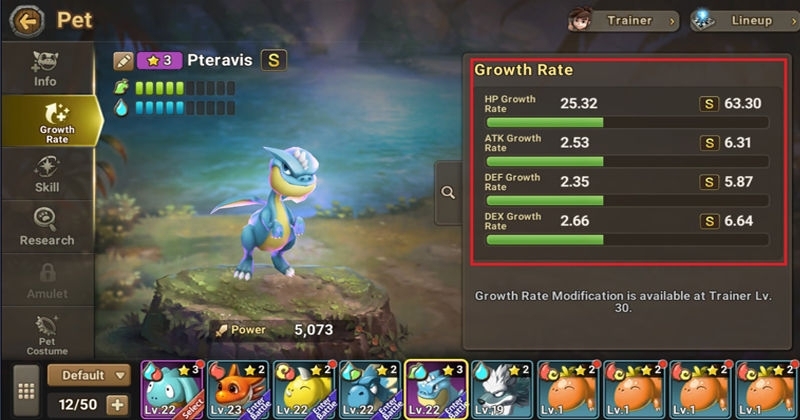The image size is (800, 420).
Task: Go back using the arrow button
Action: [27, 19]
